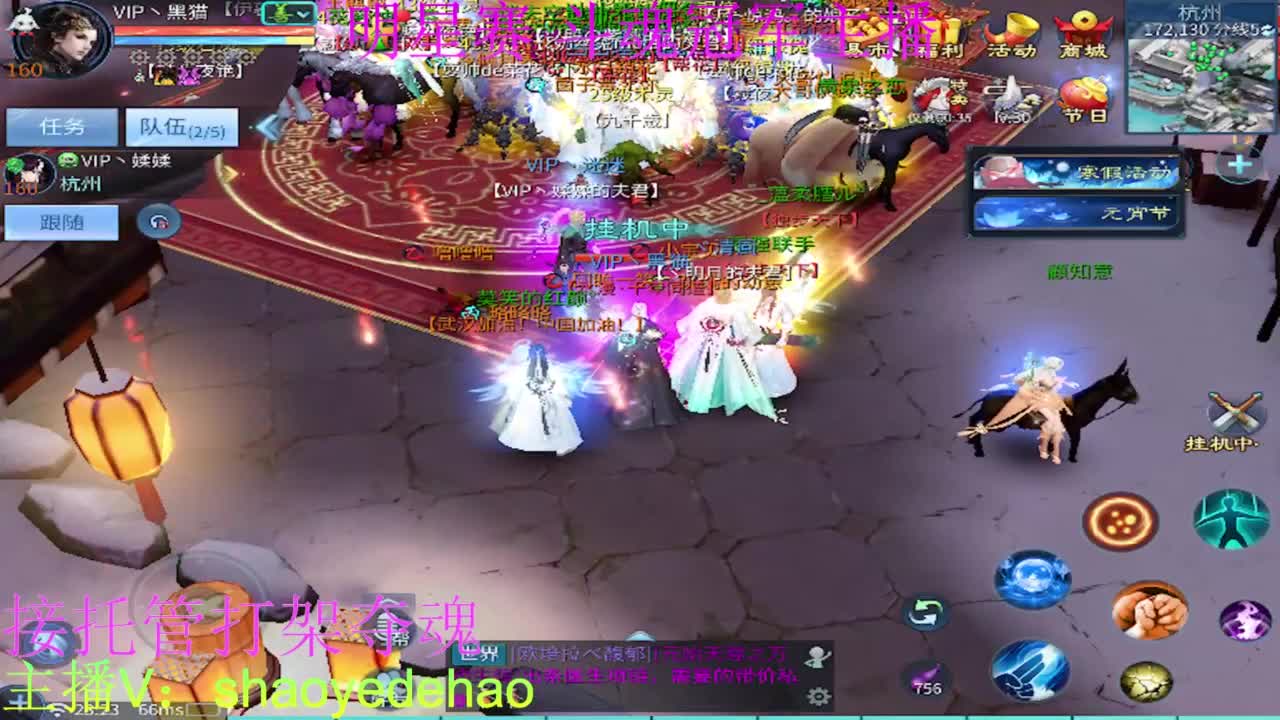Tap the fist melee attack skill icon

[1148, 612]
